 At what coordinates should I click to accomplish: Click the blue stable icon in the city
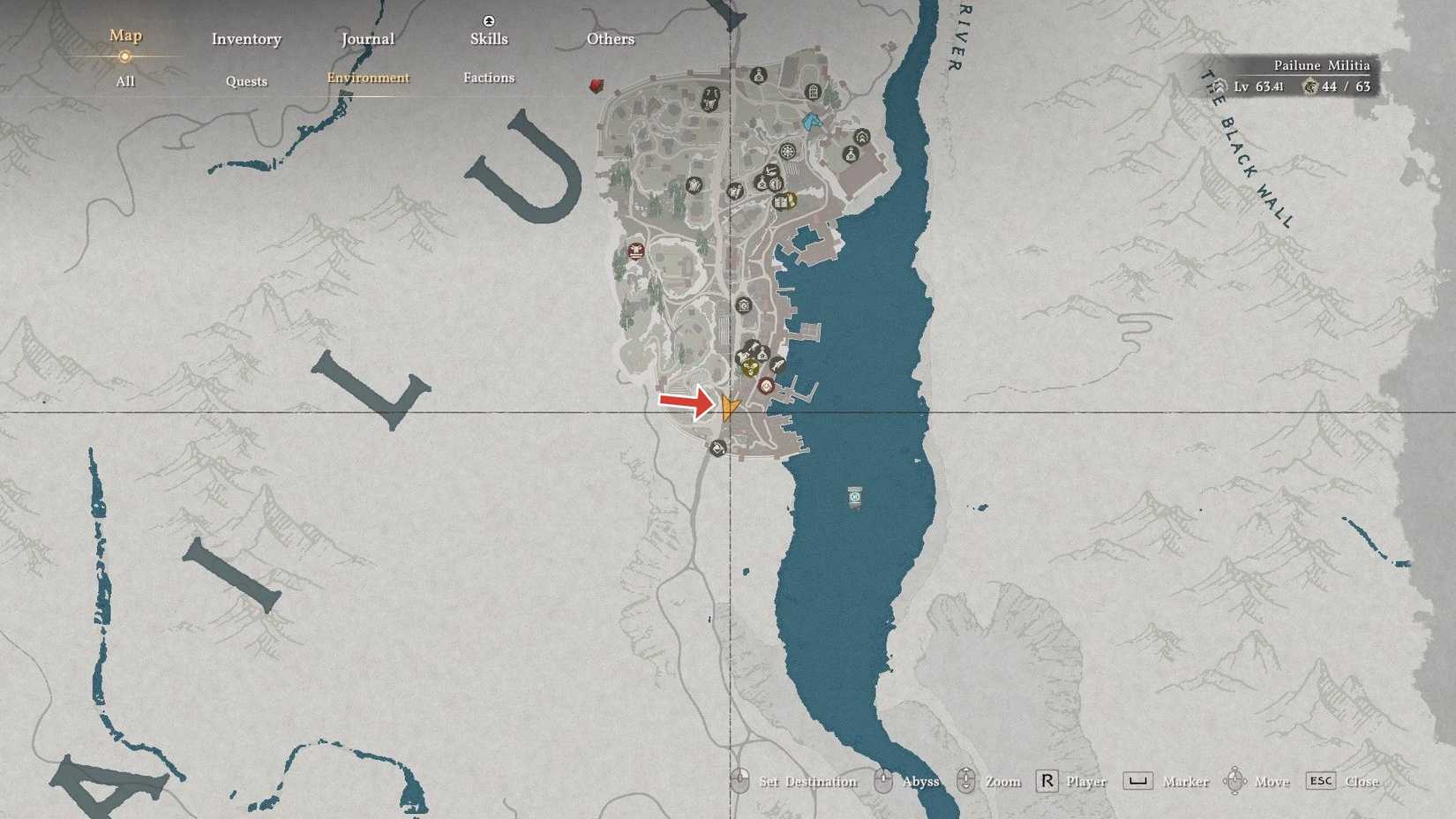[x=812, y=122]
